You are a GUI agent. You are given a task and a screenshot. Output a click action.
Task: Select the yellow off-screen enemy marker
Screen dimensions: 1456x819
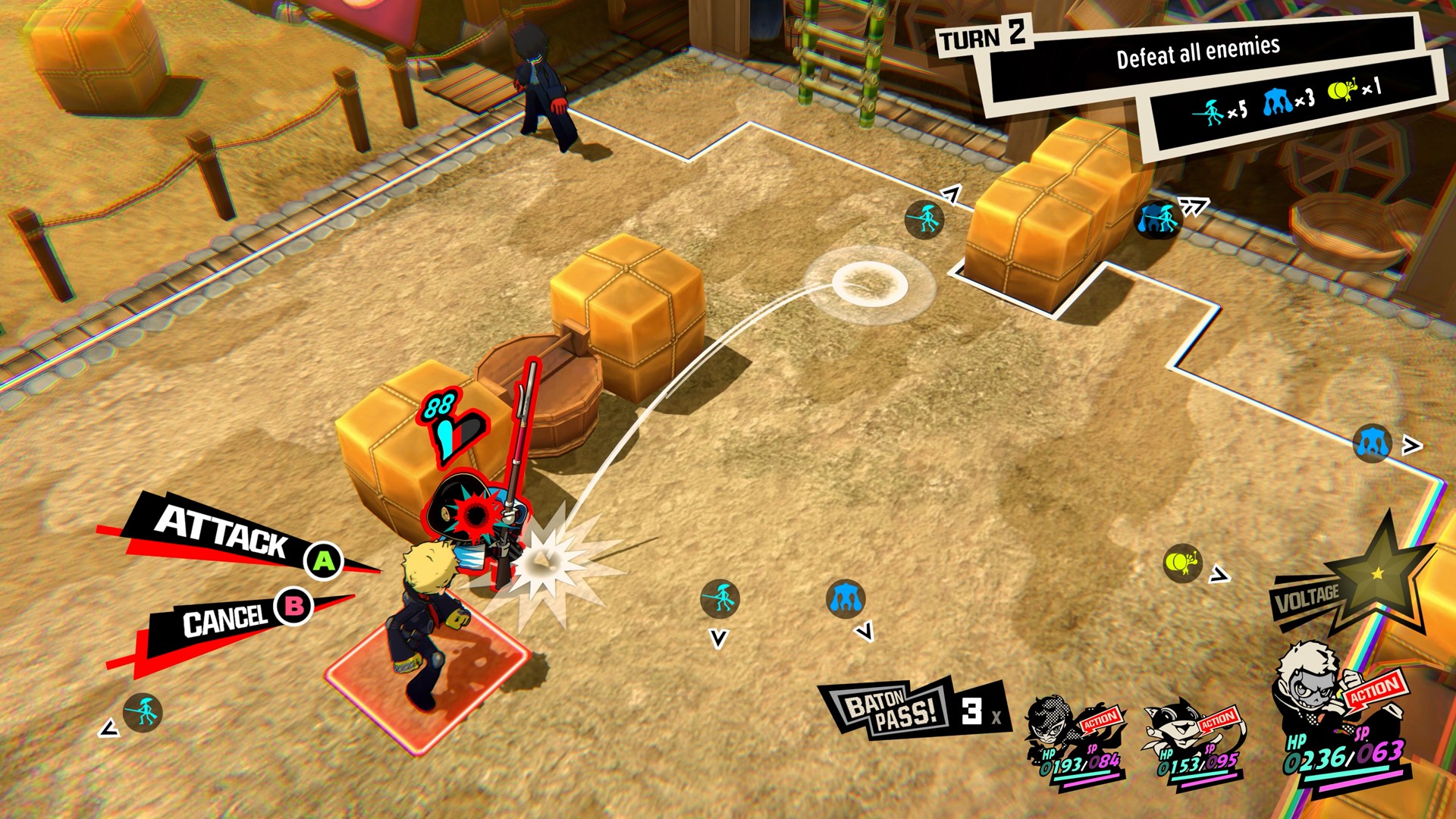pos(1181,563)
